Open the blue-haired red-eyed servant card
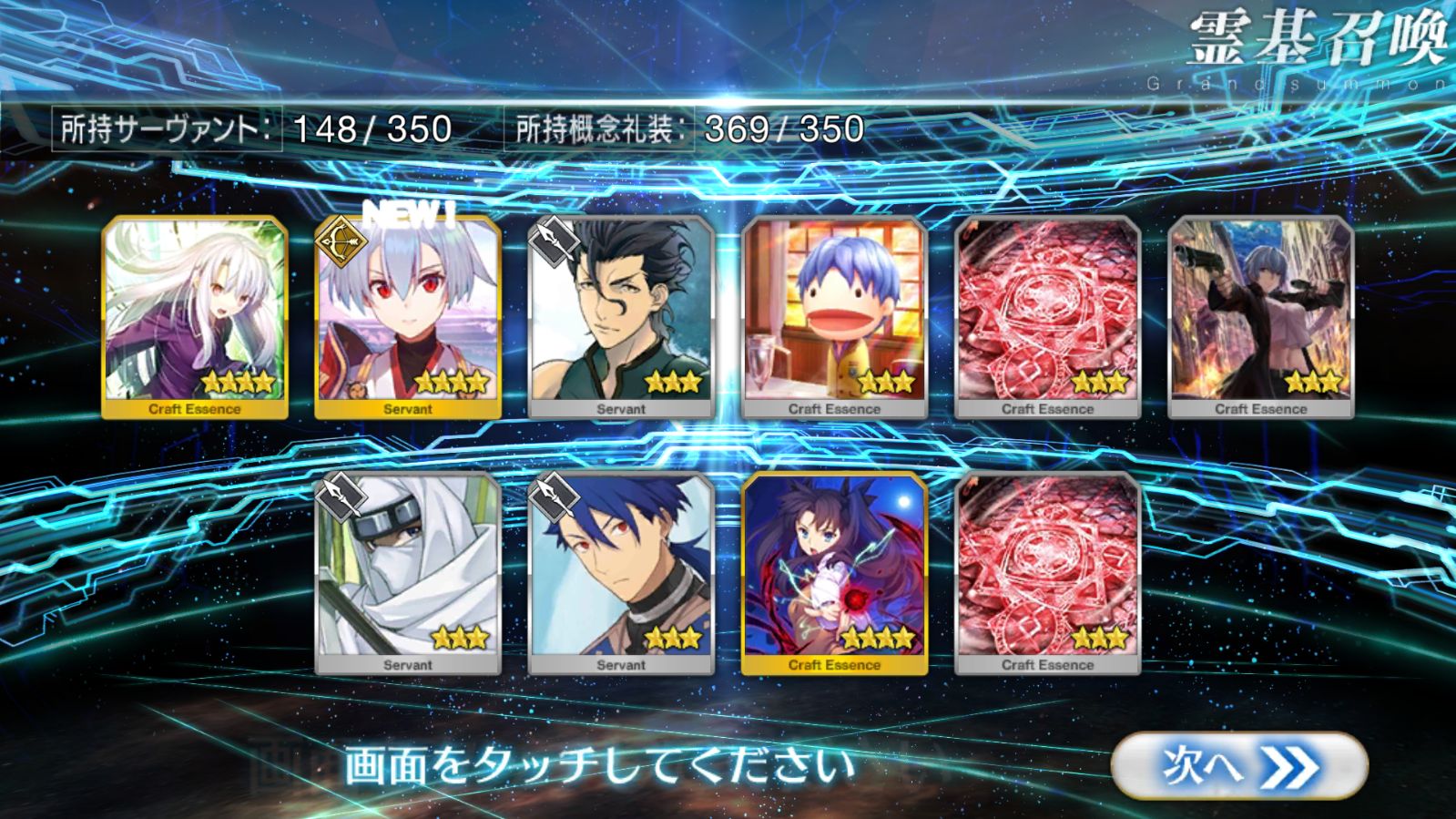The height and width of the screenshot is (819, 1456). [621, 573]
